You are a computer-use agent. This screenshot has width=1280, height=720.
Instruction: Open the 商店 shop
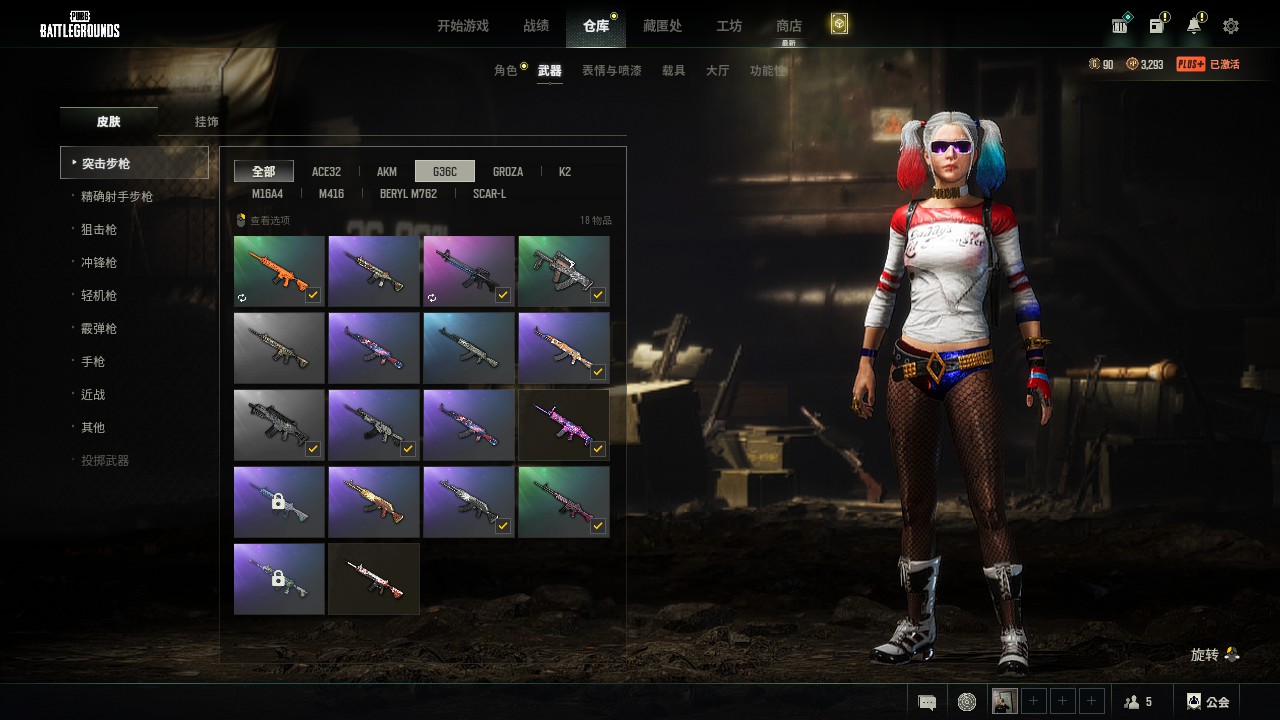(789, 26)
